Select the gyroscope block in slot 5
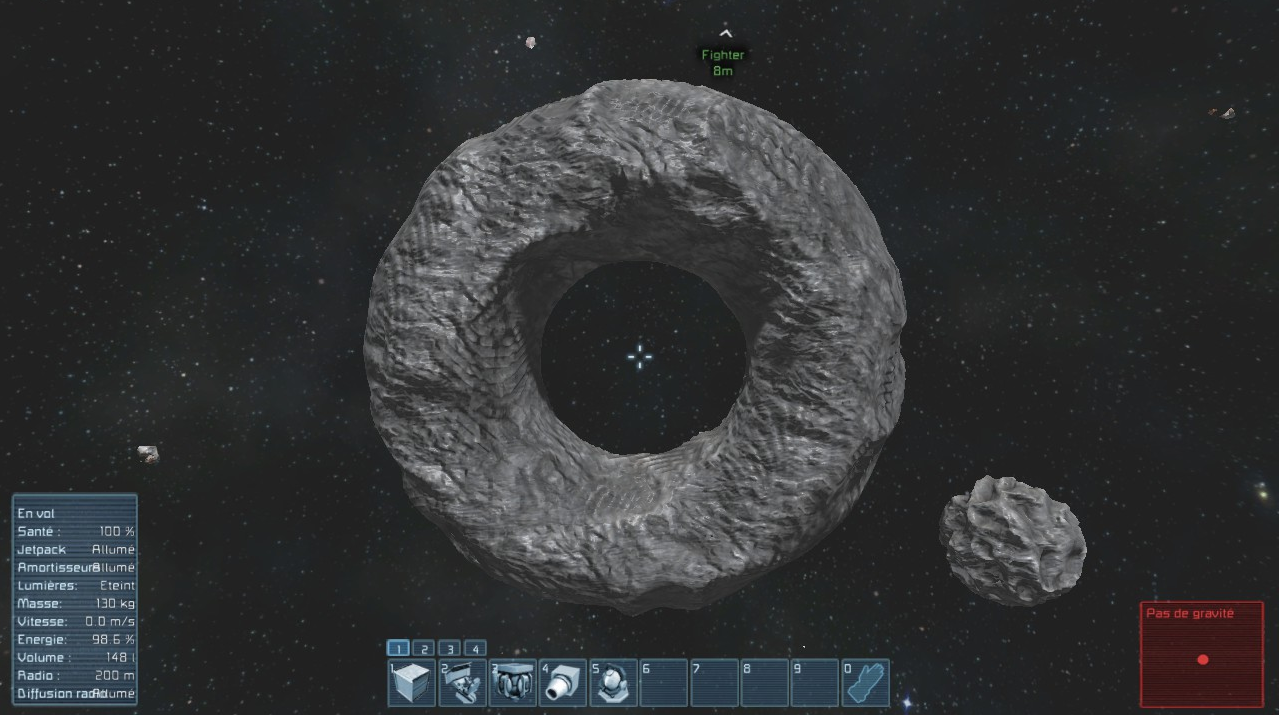Screen dimensions: 1279x715 coord(614,683)
